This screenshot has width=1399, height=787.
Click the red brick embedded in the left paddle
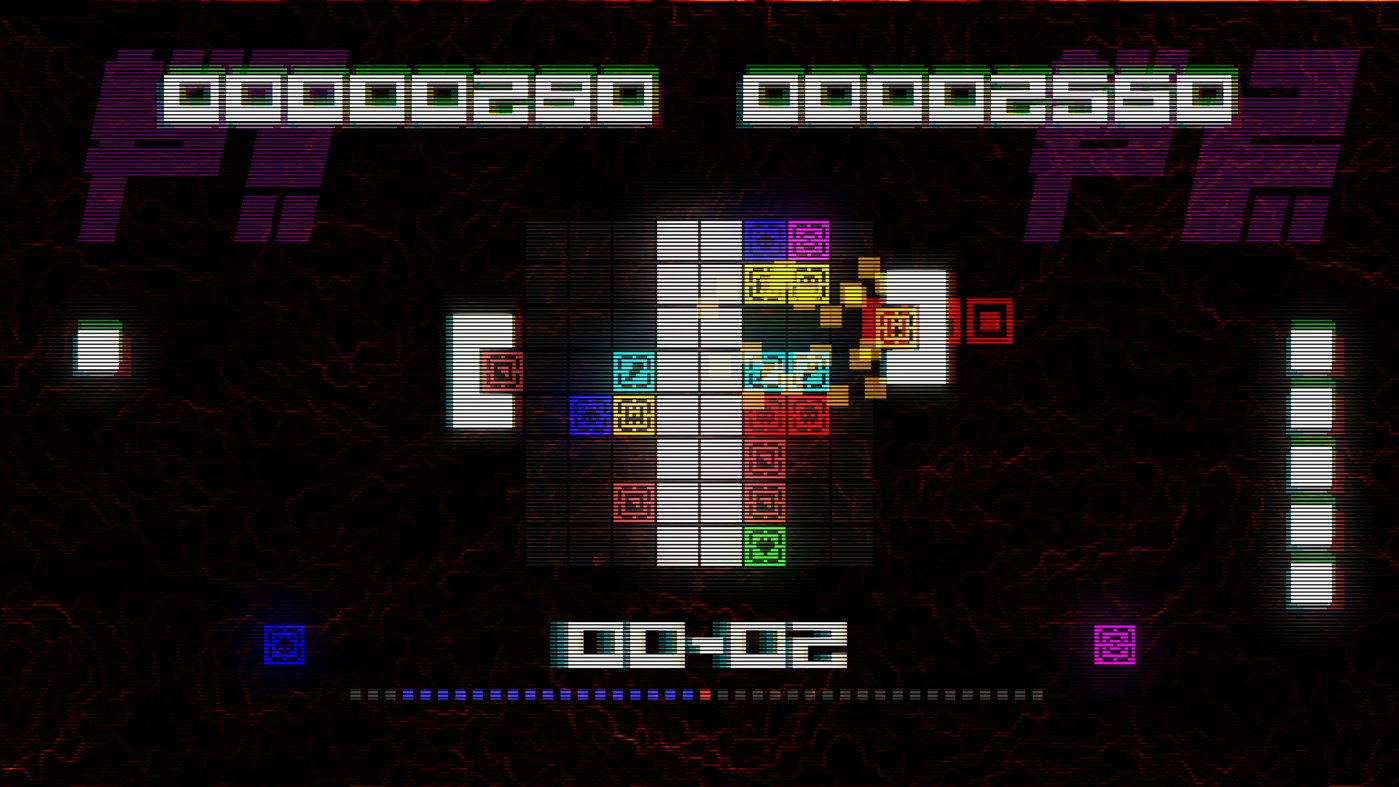[502, 370]
